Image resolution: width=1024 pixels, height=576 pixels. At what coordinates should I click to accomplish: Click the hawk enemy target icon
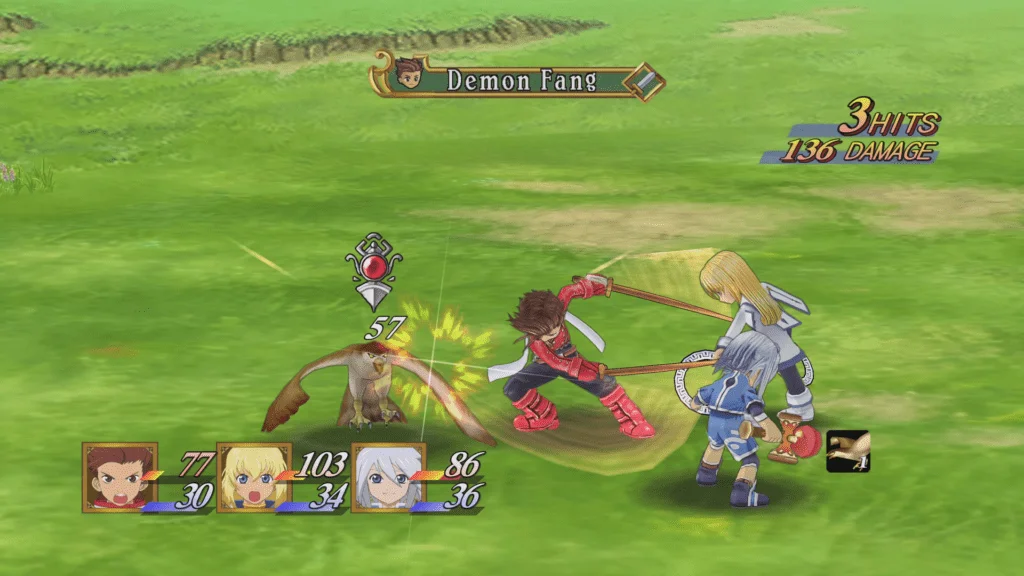point(848,452)
